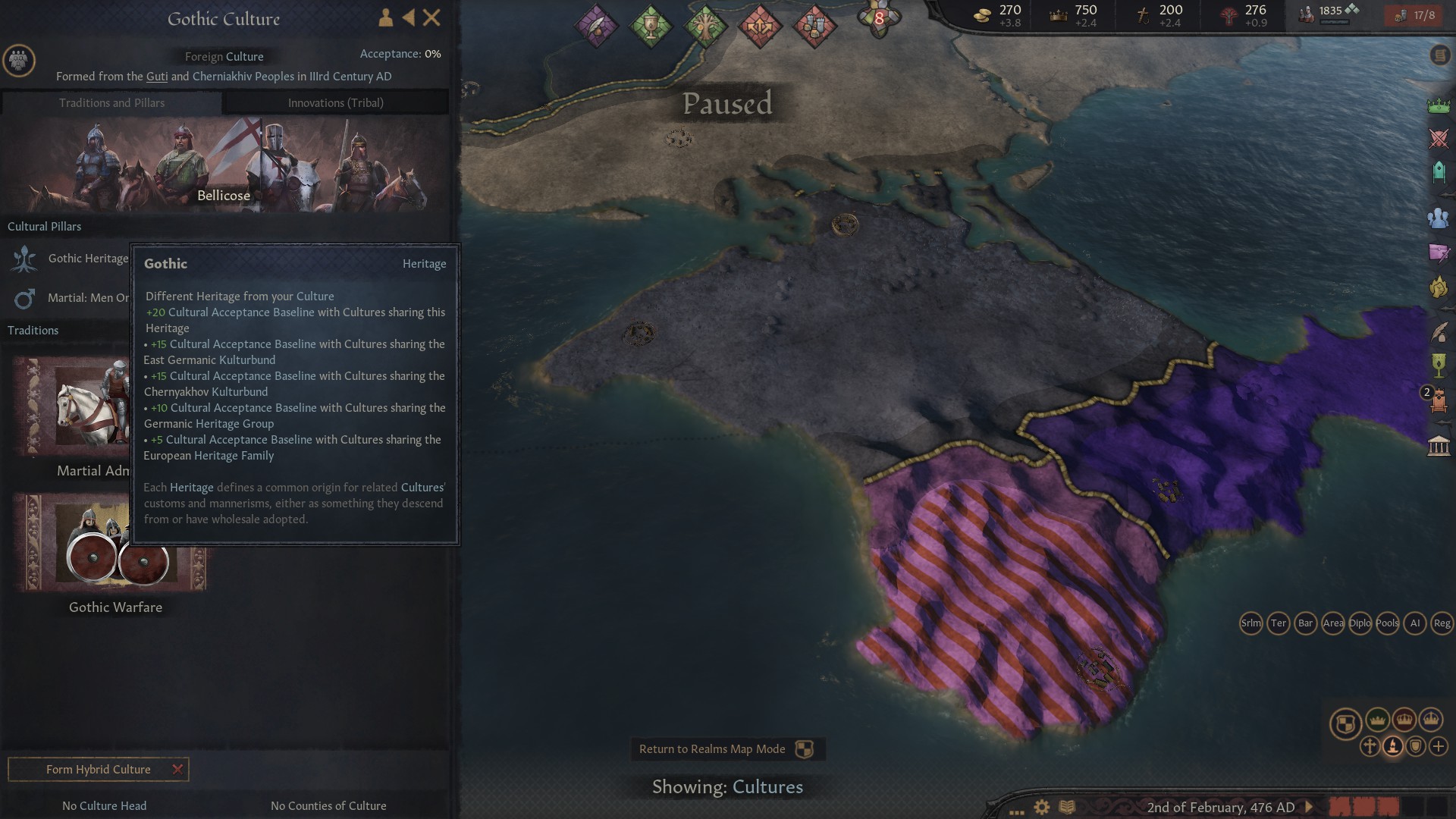
Task: Open the military view with crossed swords icon
Action: pos(1439,137)
